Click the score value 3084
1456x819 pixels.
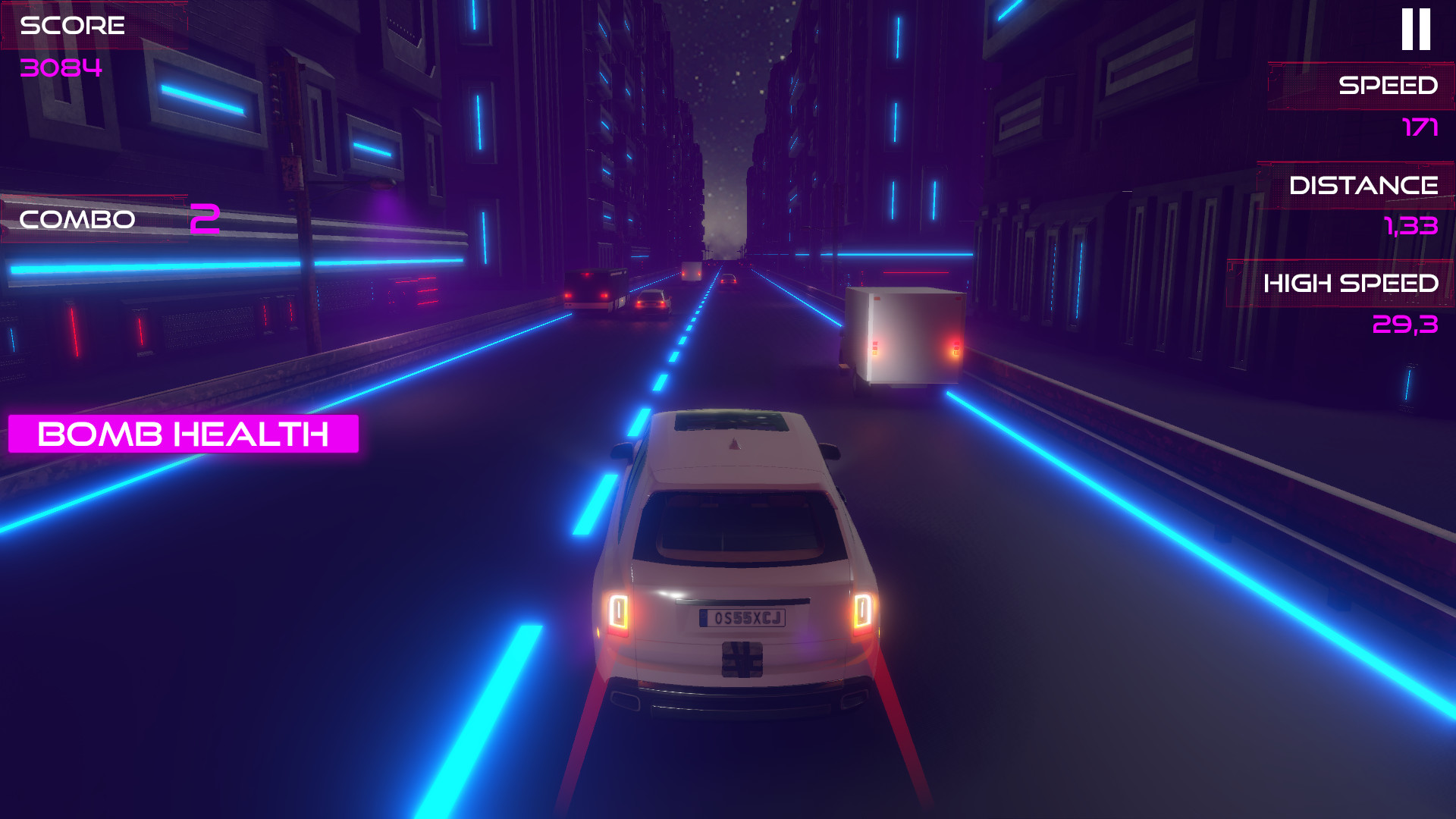[x=62, y=68]
